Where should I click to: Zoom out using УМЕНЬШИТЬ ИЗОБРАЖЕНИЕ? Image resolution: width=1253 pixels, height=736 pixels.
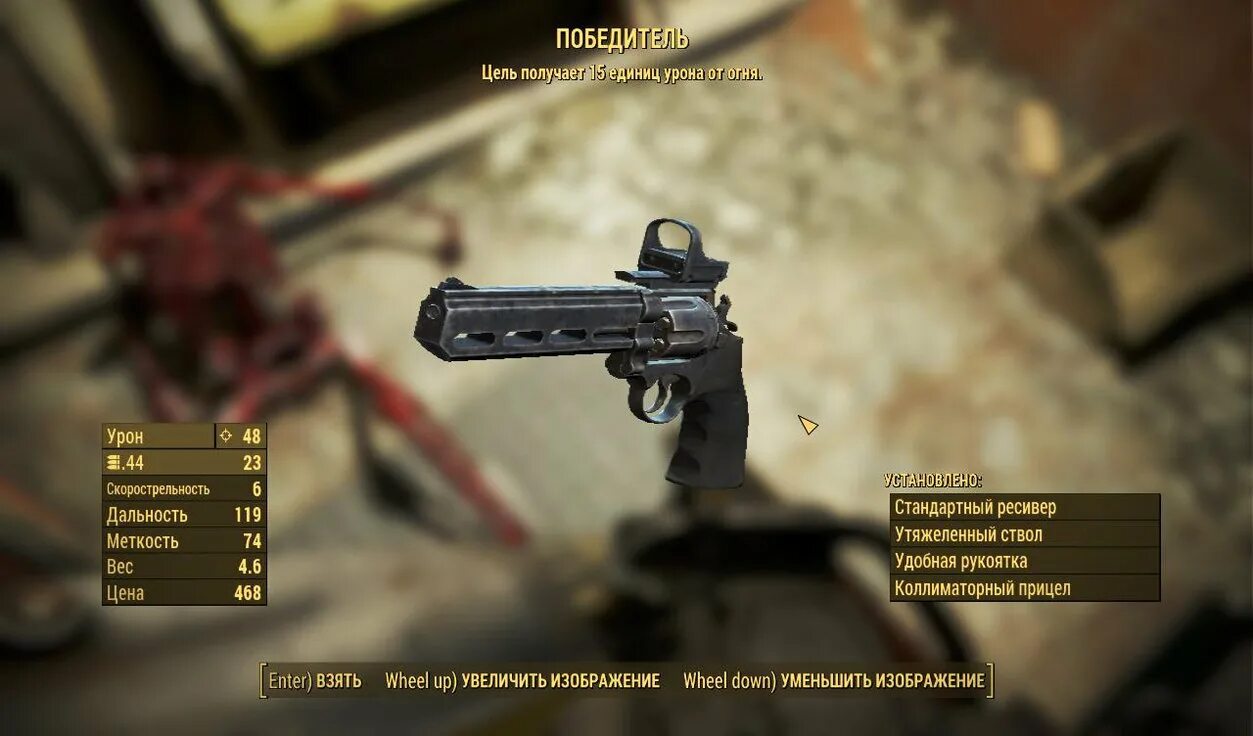[x=834, y=681]
